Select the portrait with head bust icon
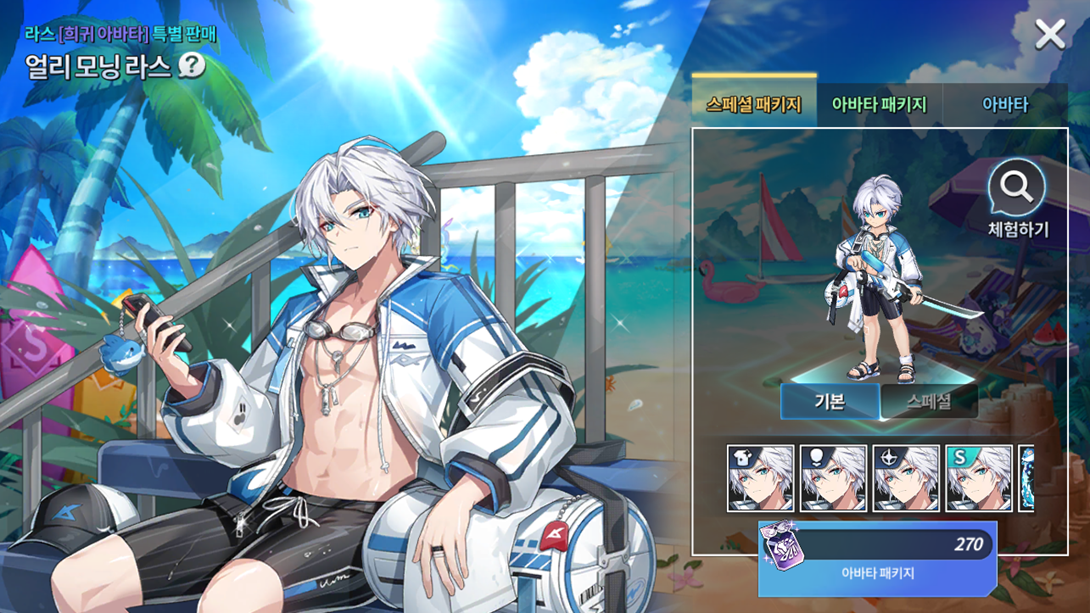Viewport: 1090px width, 613px height. coord(834,479)
